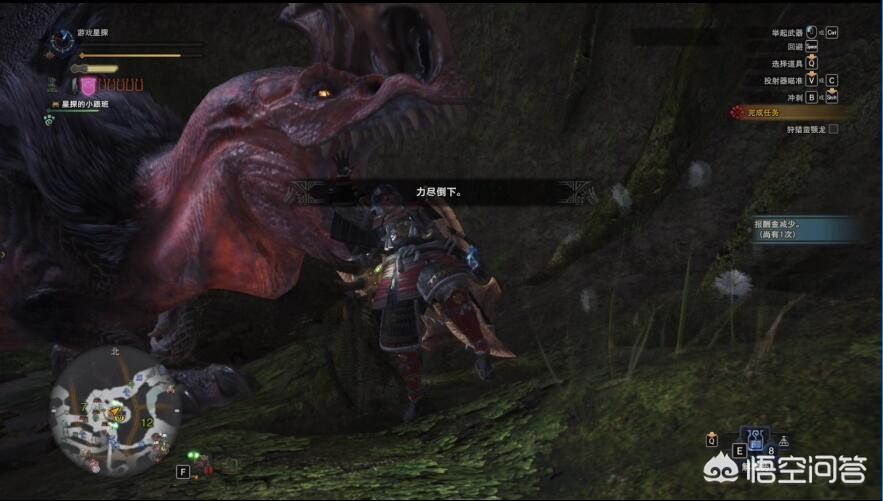Select the pink shield status icon
The height and width of the screenshot is (501, 883).
tap(87, 85)
